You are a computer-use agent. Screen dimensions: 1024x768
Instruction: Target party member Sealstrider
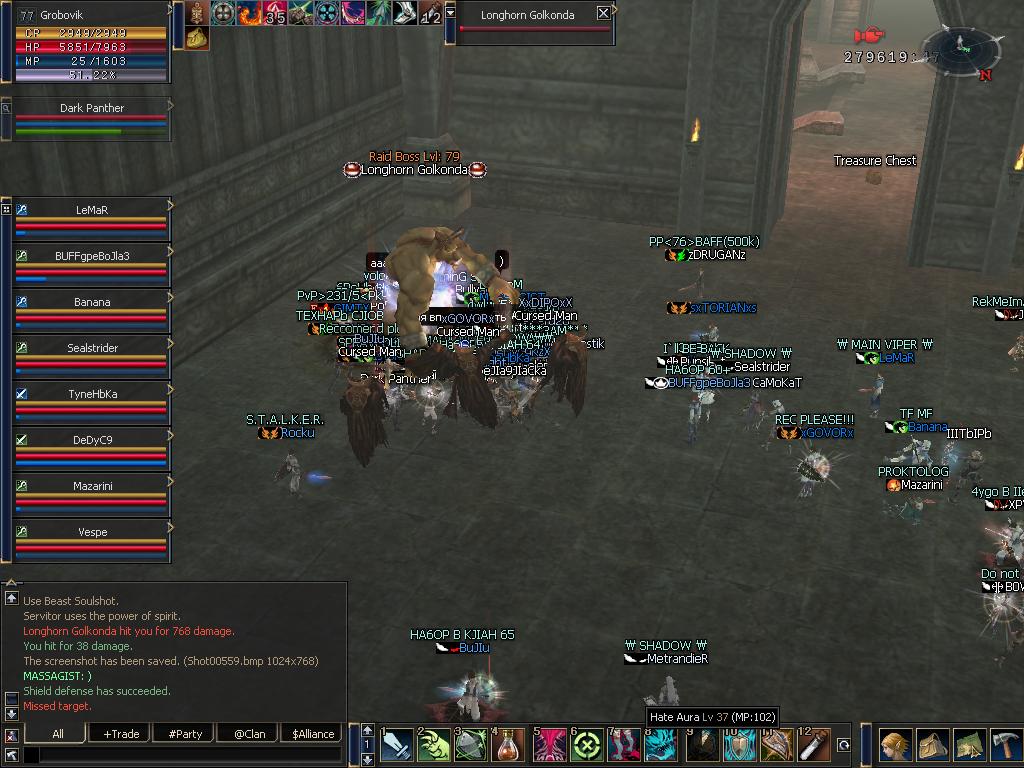click(91, 348)
